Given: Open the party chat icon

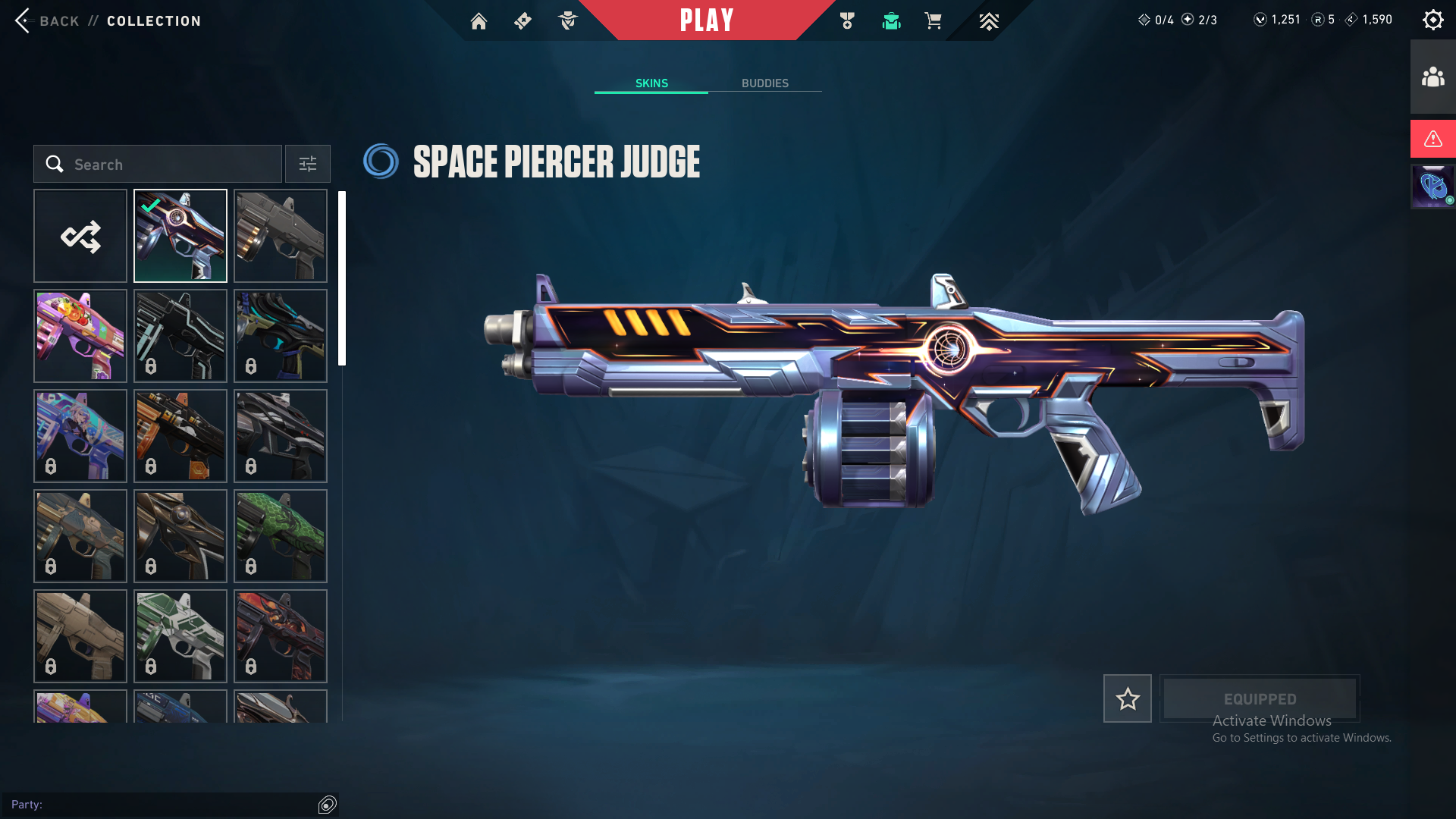Looking at the screenshot, I should point(328,805).
